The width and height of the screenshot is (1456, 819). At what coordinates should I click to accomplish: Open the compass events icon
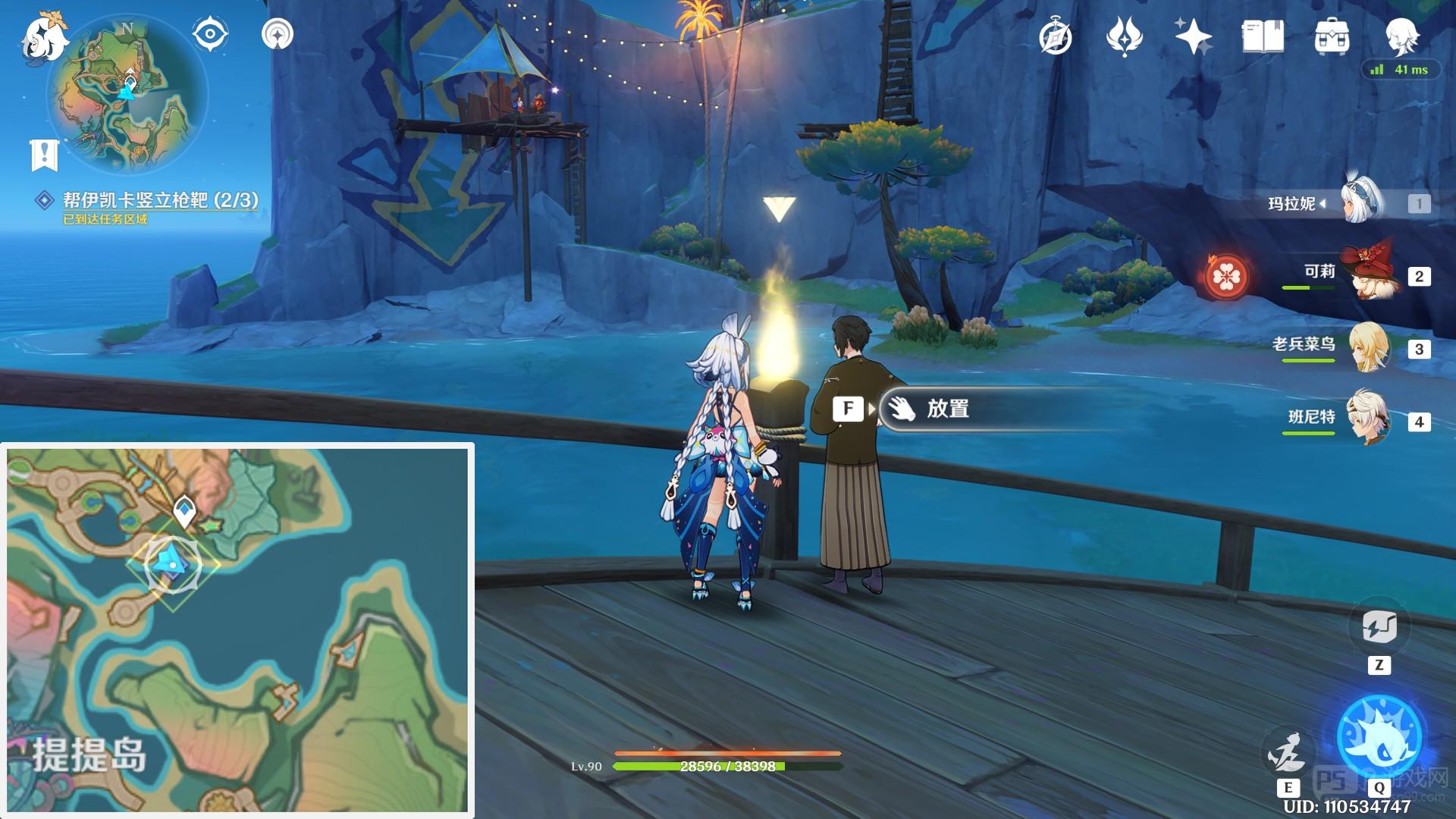pyautogui.click(x=1056, y=36)
